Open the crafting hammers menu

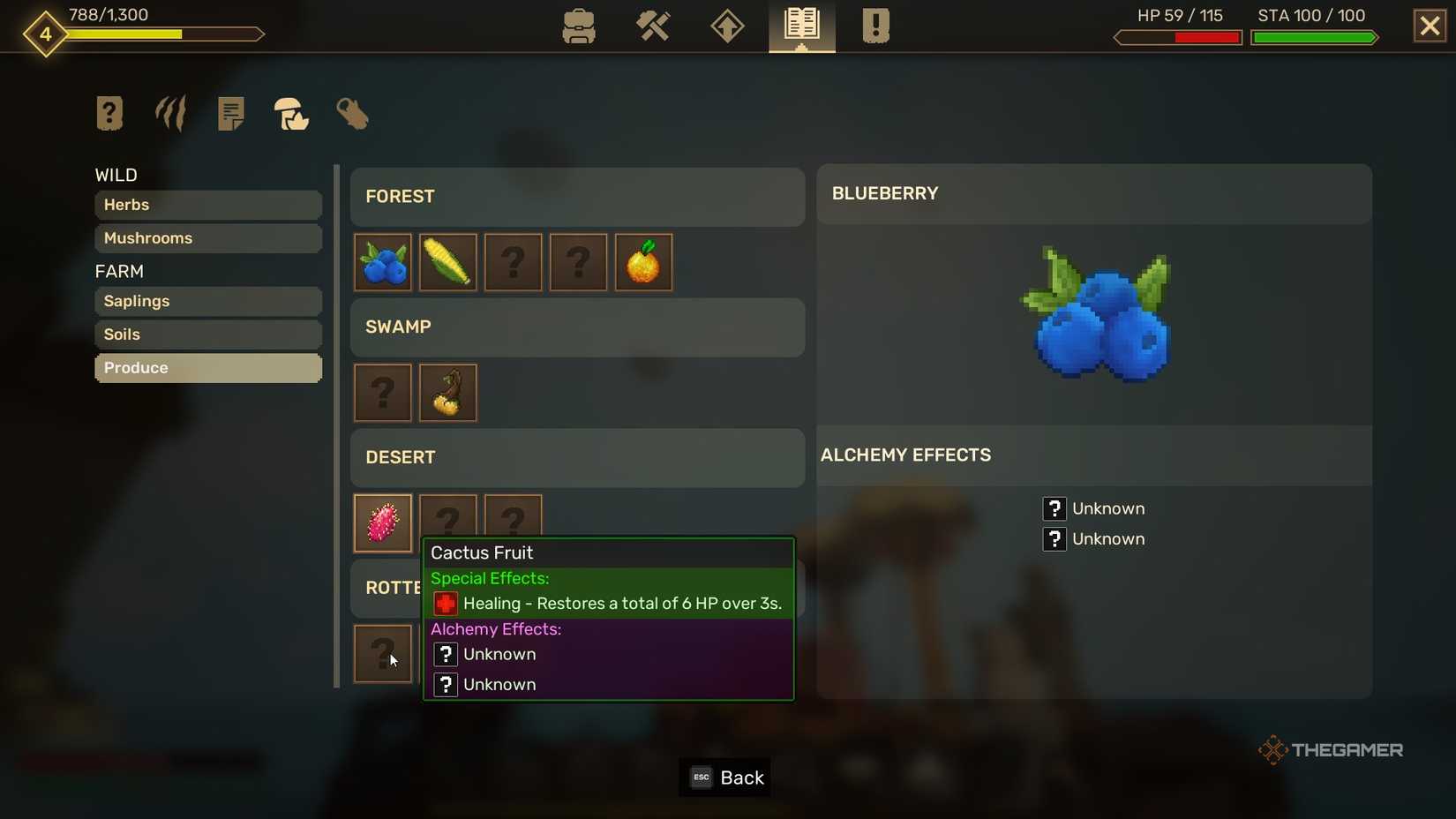653,26
